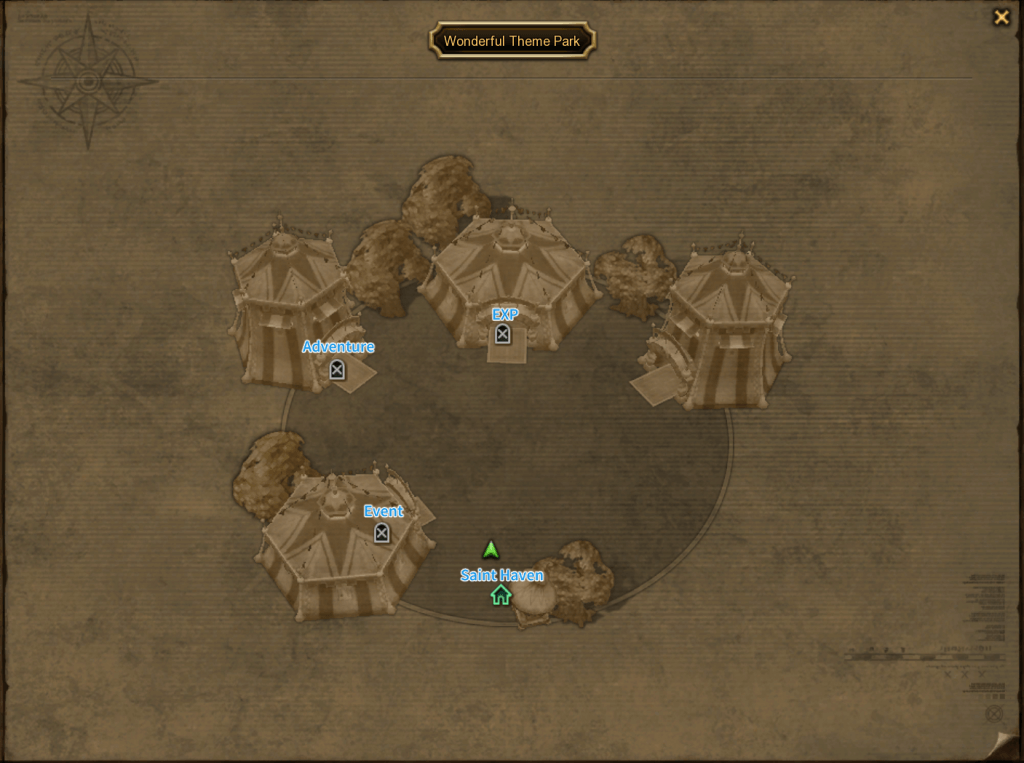Click the Event portal marker
This screenshot has height=763, width=1024.
tap(381, 533)
